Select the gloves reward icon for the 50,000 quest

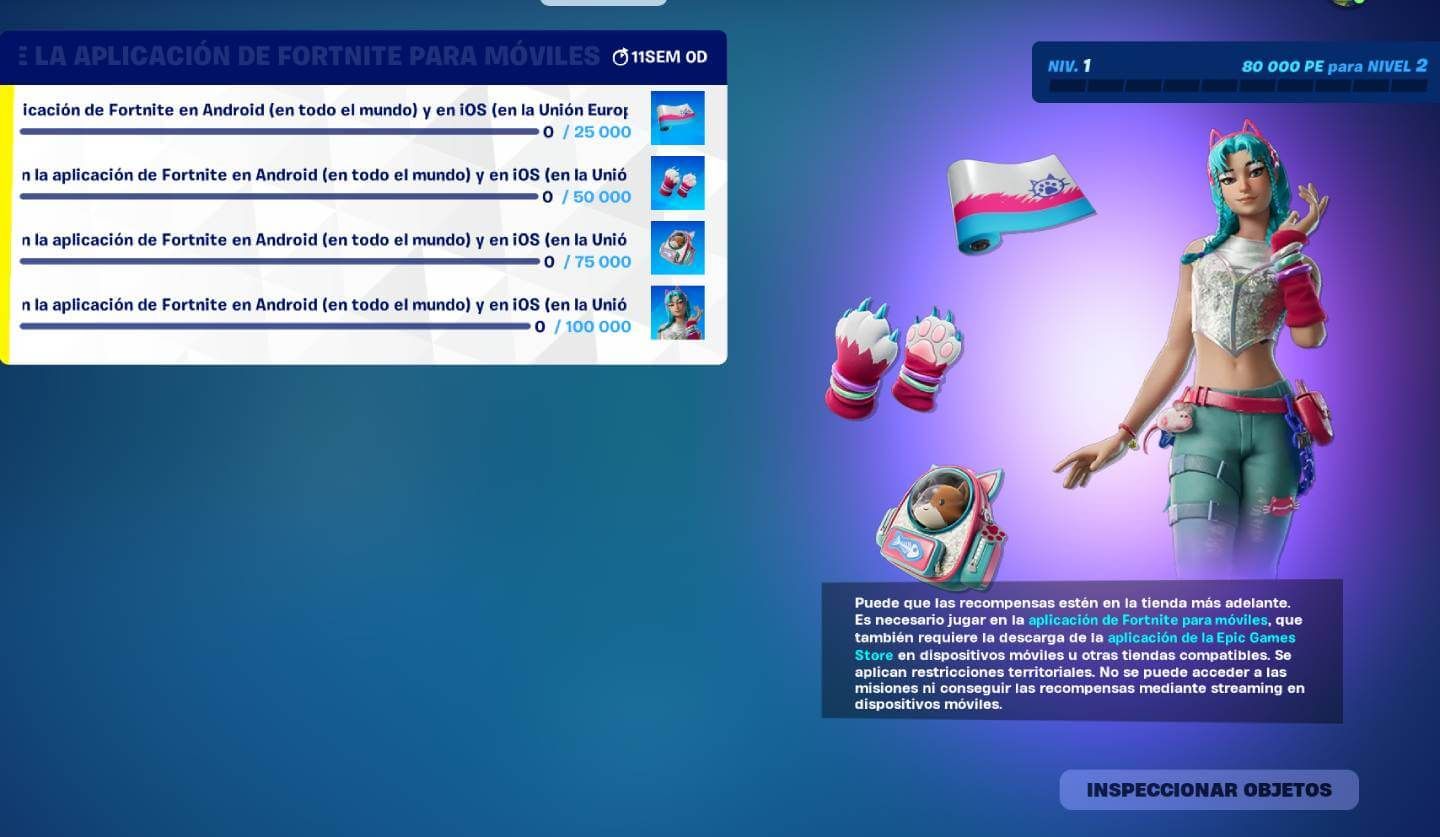coord(678,182)
